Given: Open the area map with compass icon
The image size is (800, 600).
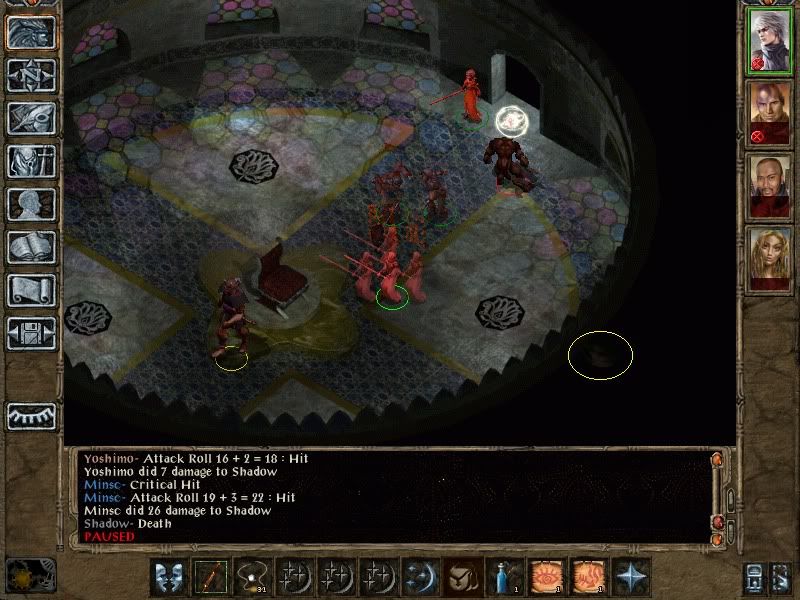Looking at the screenshot, I should [31, 75].
